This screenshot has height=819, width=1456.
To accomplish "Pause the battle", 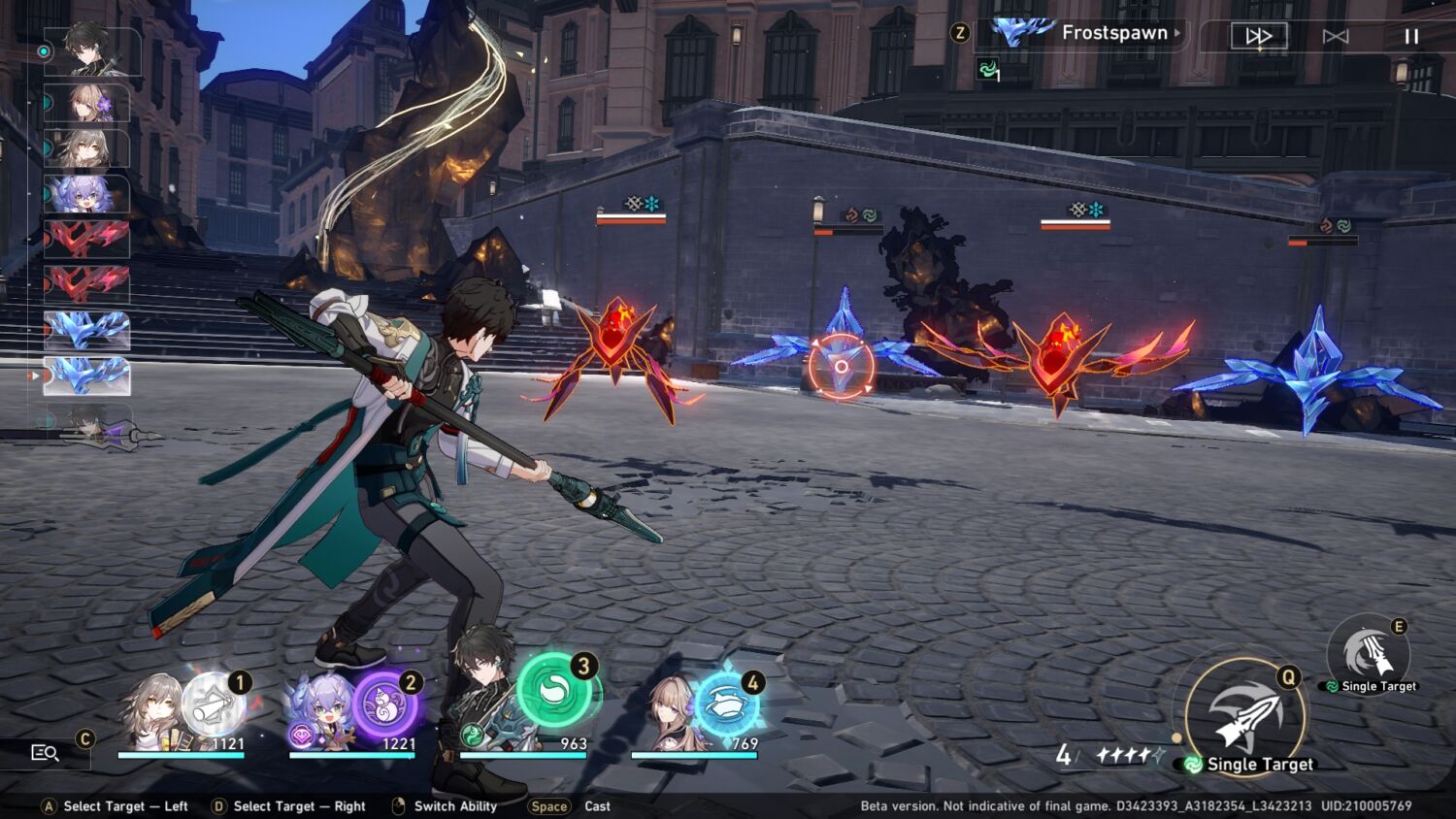I will tap(1411, 36).
